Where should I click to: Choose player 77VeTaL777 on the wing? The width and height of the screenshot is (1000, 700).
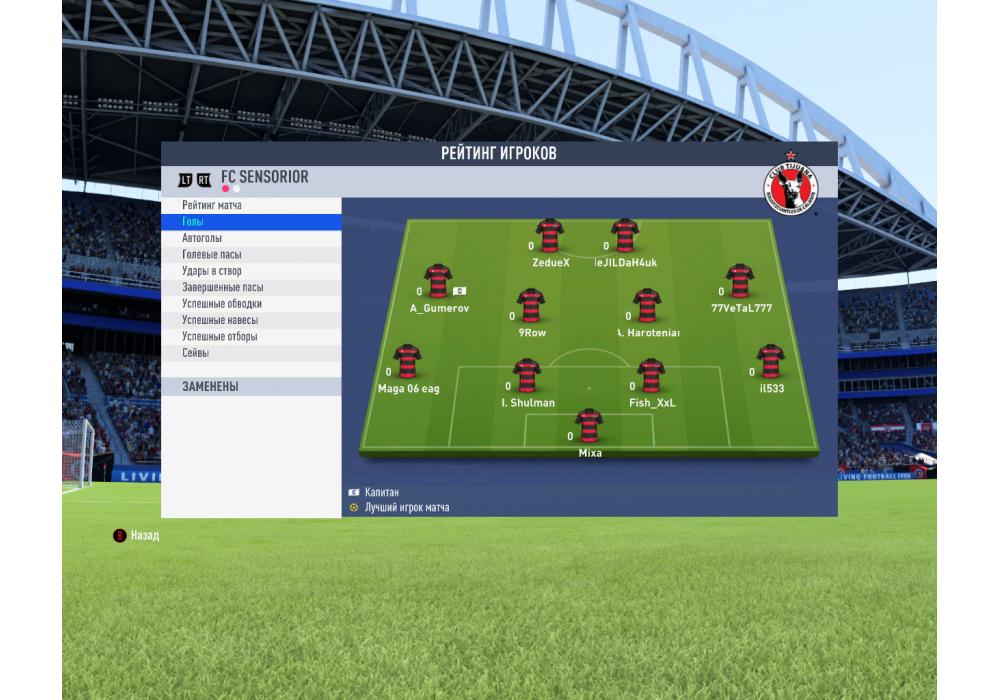pyautogui.click(x=740, y=281)
